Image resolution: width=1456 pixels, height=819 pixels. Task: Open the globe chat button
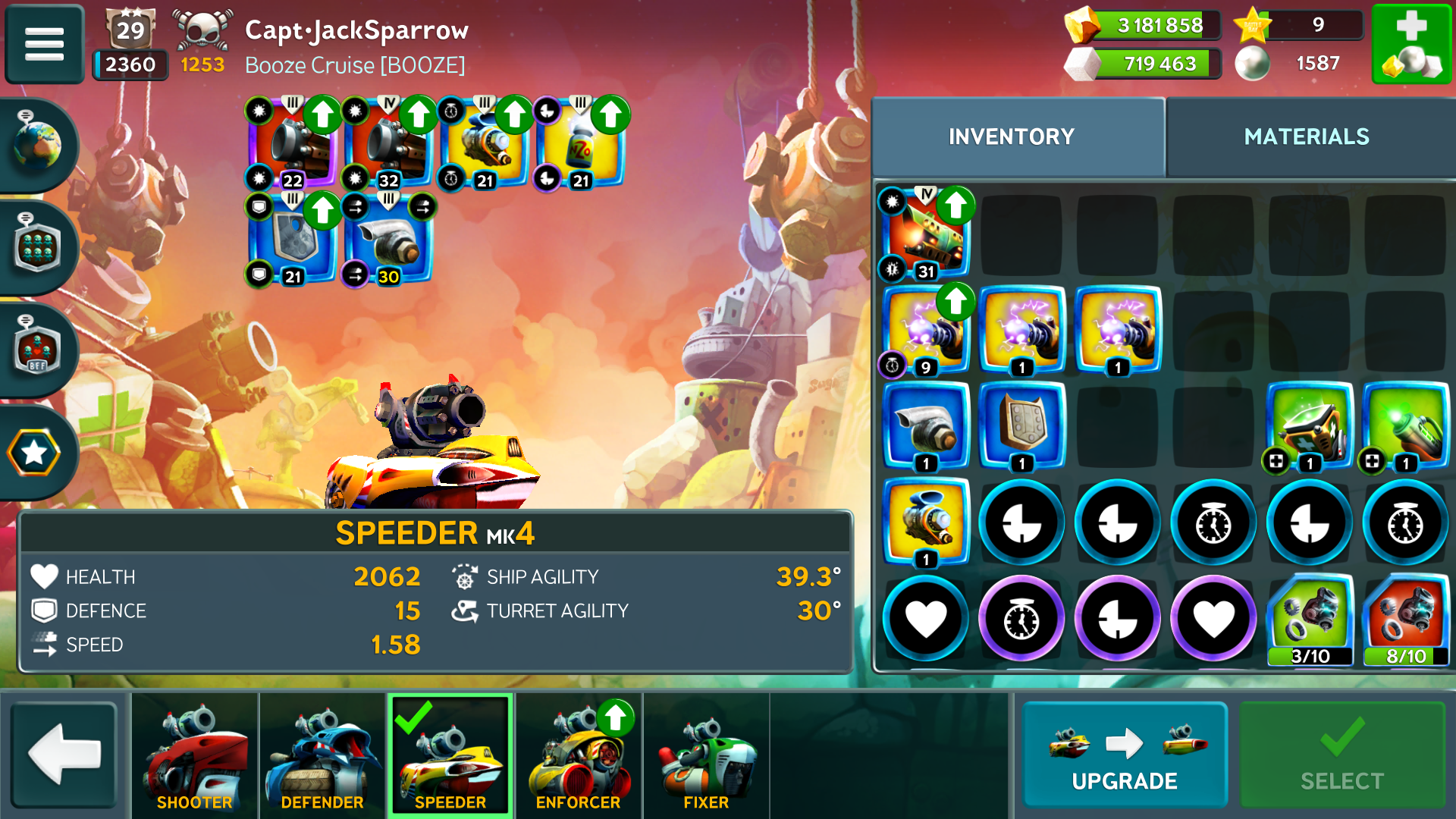37,144
